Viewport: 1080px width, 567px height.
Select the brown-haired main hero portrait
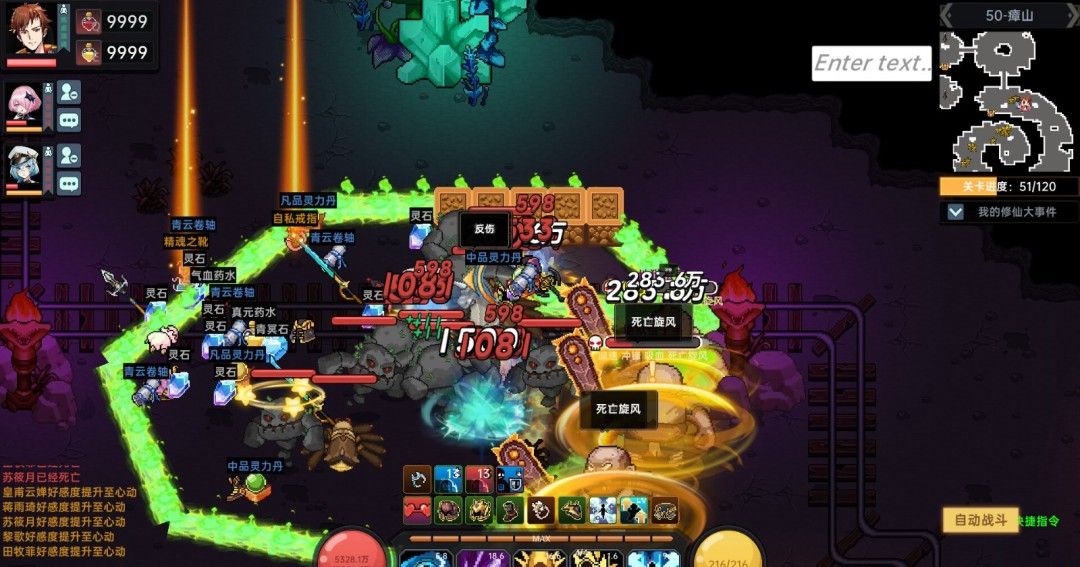pos(31,29)
